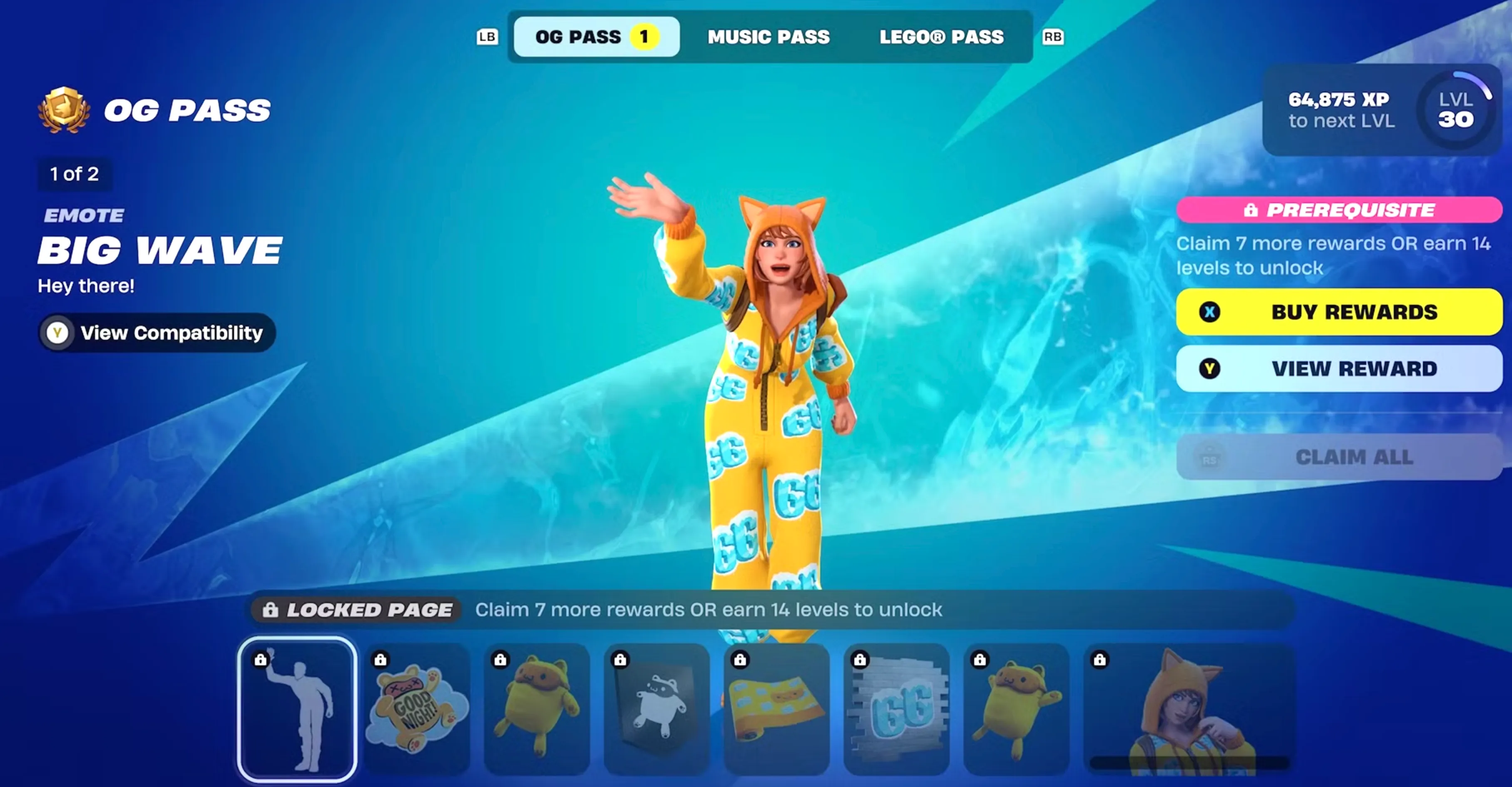Viewport: 1512px width, 787px height.
Task: Click the lock icon in the Locked Page banner
Action: [271, 610]
